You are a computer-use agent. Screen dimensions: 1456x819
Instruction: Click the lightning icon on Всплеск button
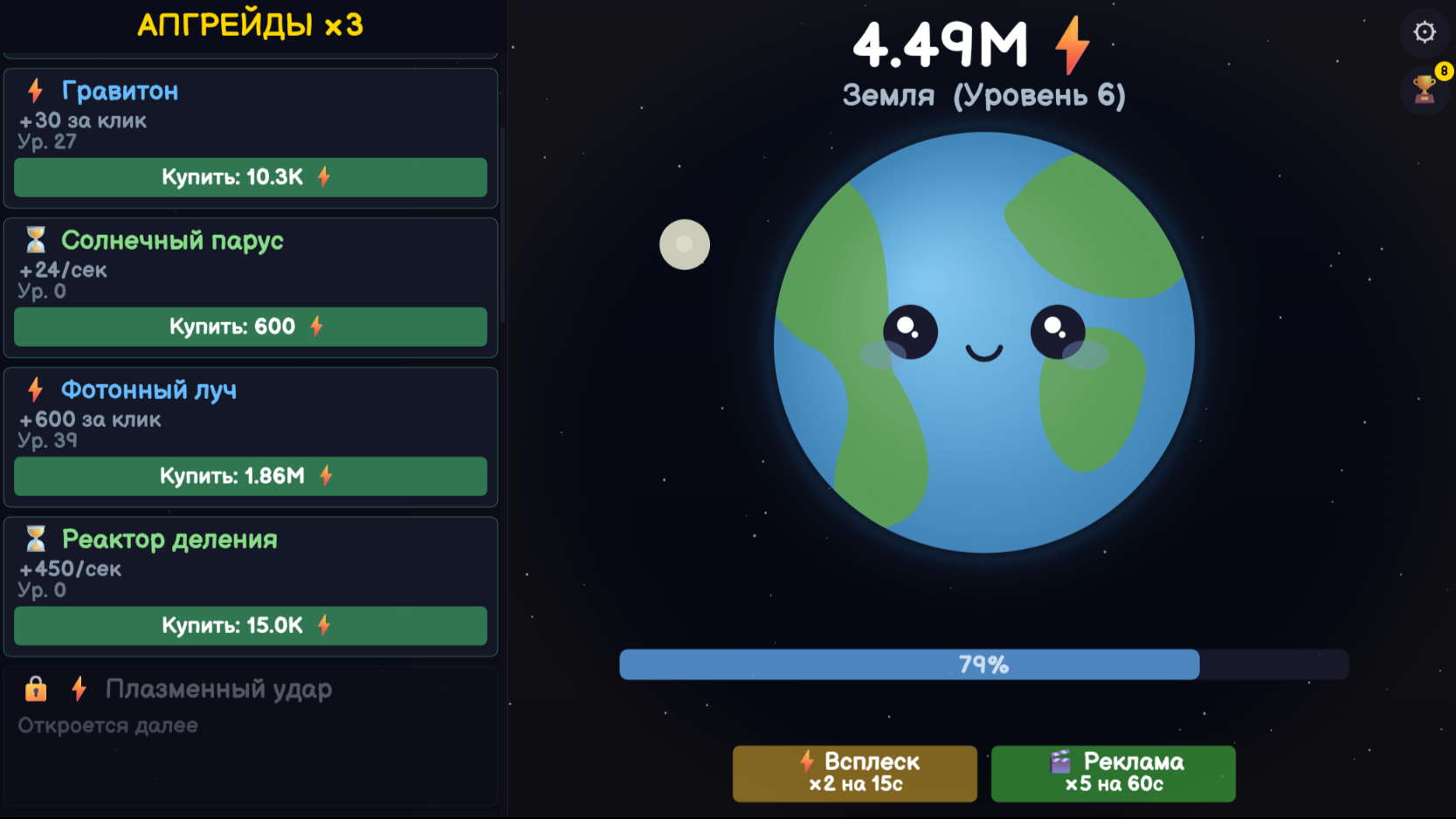[x=806, y=761]
